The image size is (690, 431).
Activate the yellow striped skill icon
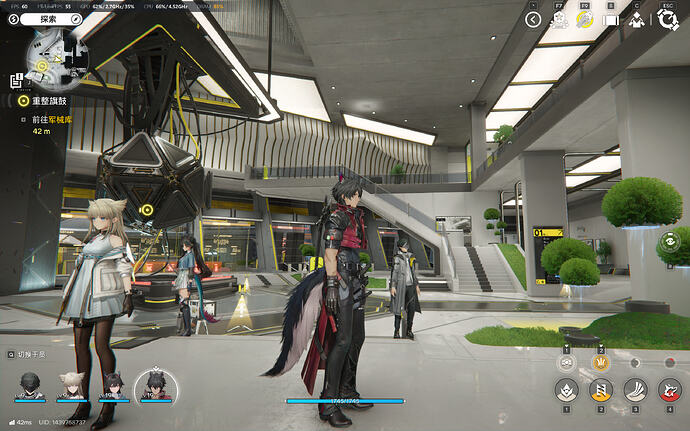(x=601, y=389)
